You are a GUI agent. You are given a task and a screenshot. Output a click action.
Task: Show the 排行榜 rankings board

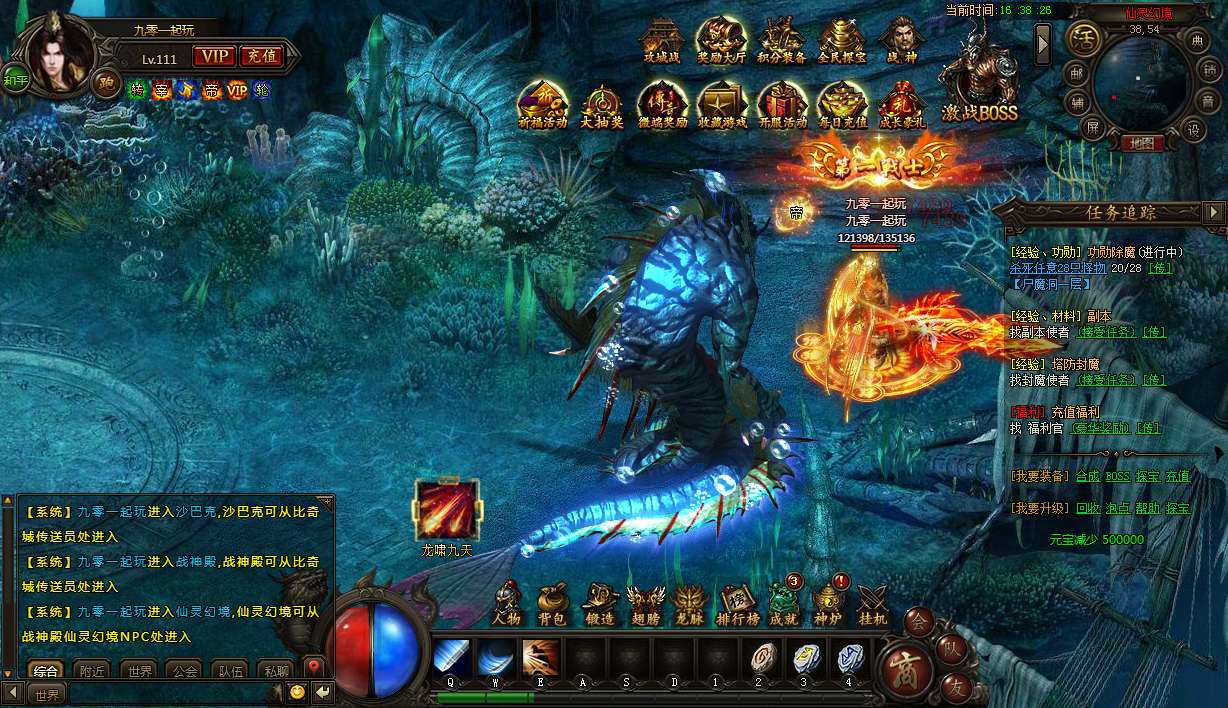click(737, 603)
